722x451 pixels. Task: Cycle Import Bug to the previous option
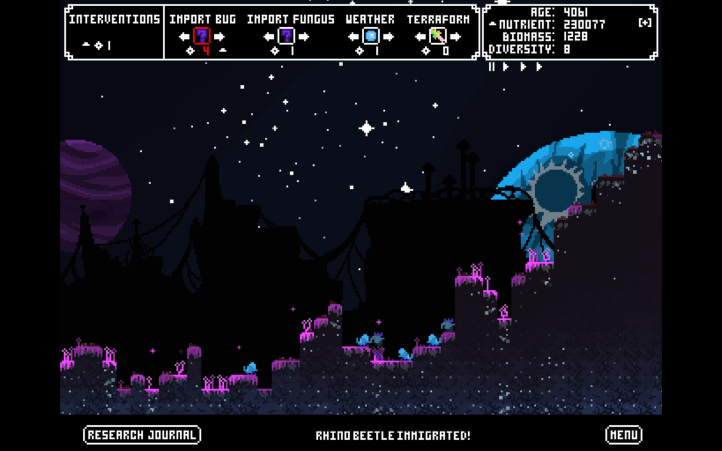[x=184, y=37]
